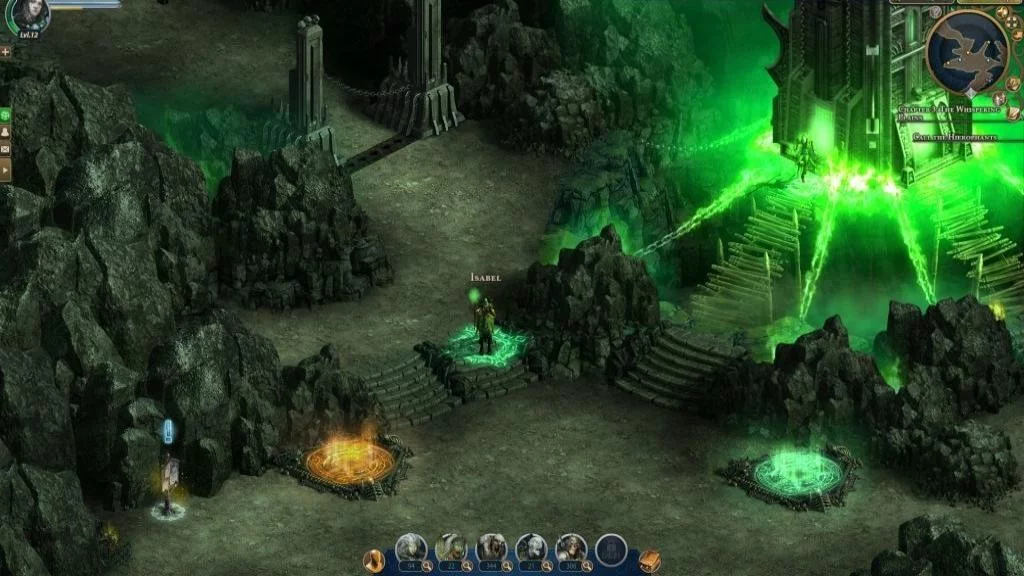Select the second creature stack portrait

(451, 547)
